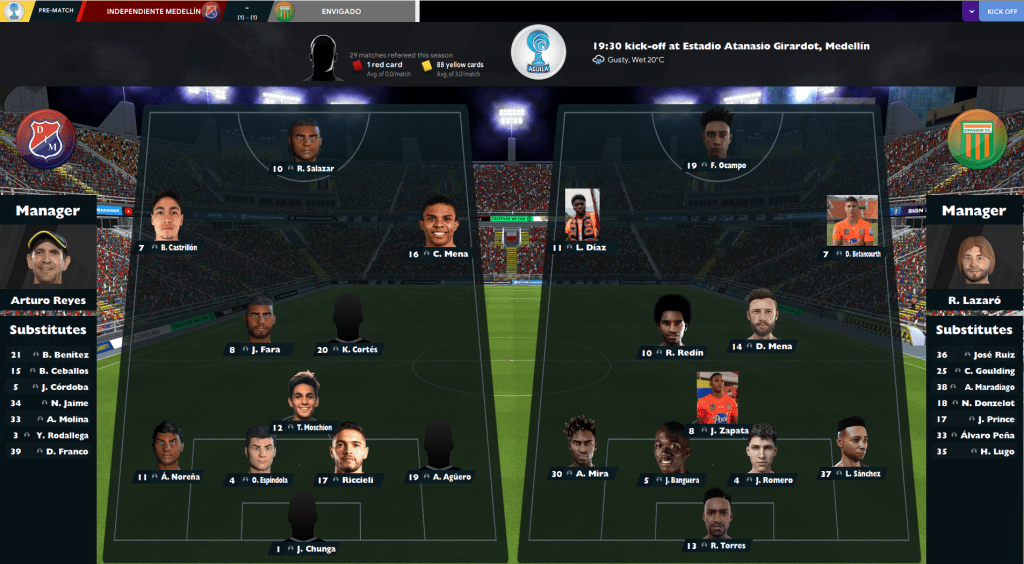Select L. Díaz number 11
Image resolution: width=1024 pixels, height=564 pixels.
[x=582, y=246]
